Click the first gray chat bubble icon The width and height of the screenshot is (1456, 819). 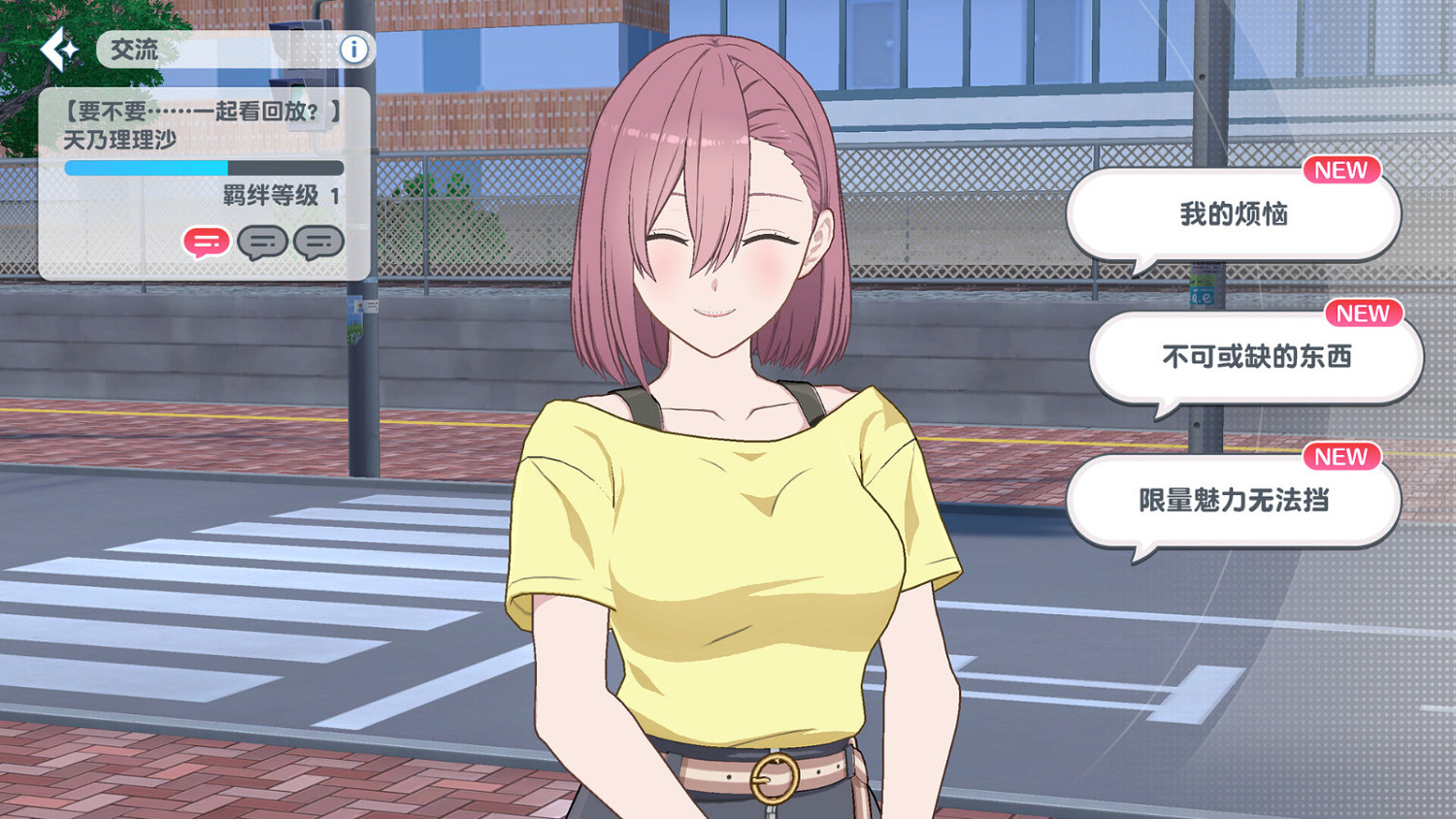click(262, 243)
